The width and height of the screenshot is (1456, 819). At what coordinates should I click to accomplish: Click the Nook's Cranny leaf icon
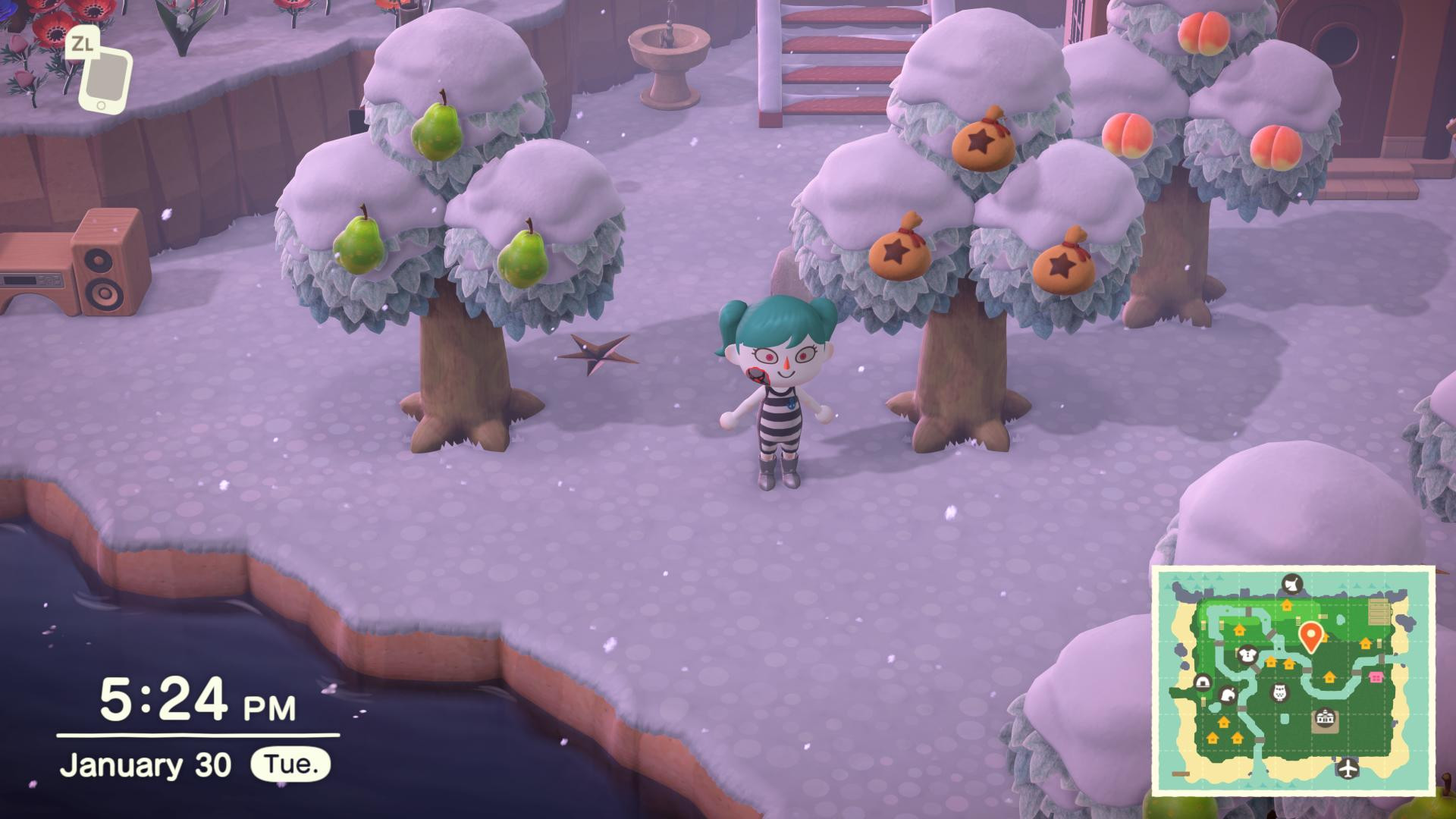click(1228, 696)
